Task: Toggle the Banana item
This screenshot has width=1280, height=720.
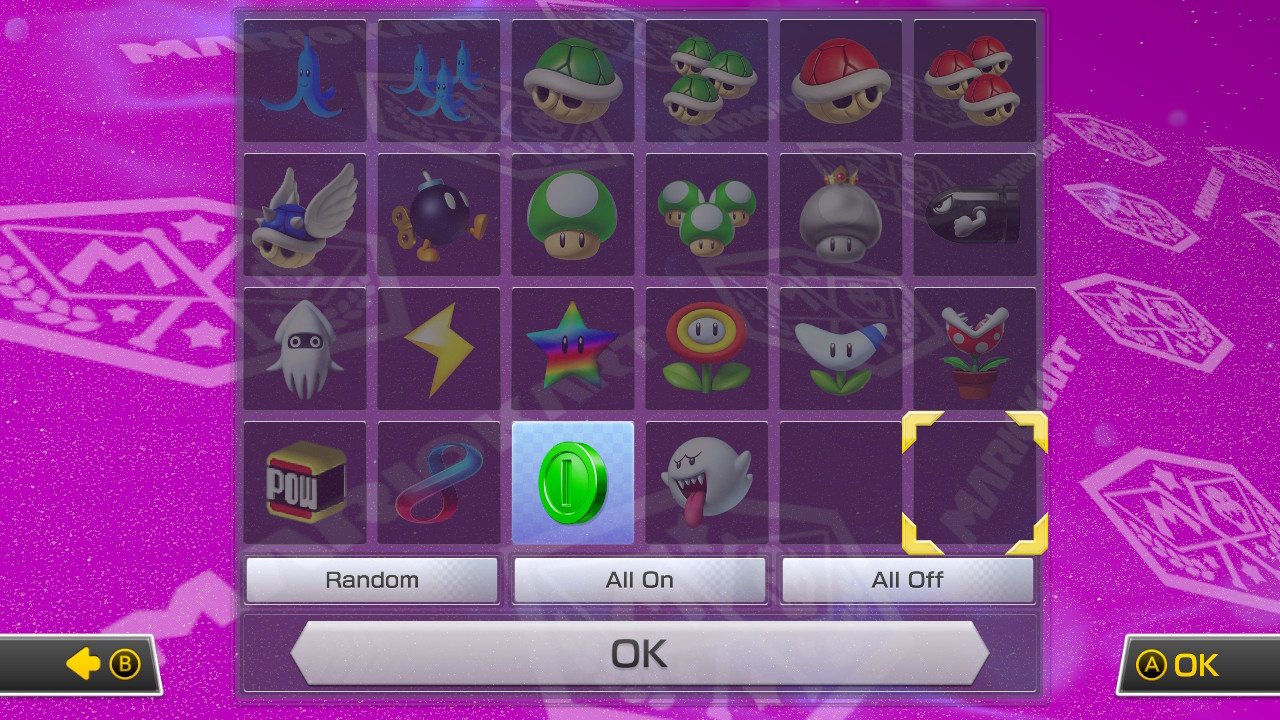Action: coord(304,80)
